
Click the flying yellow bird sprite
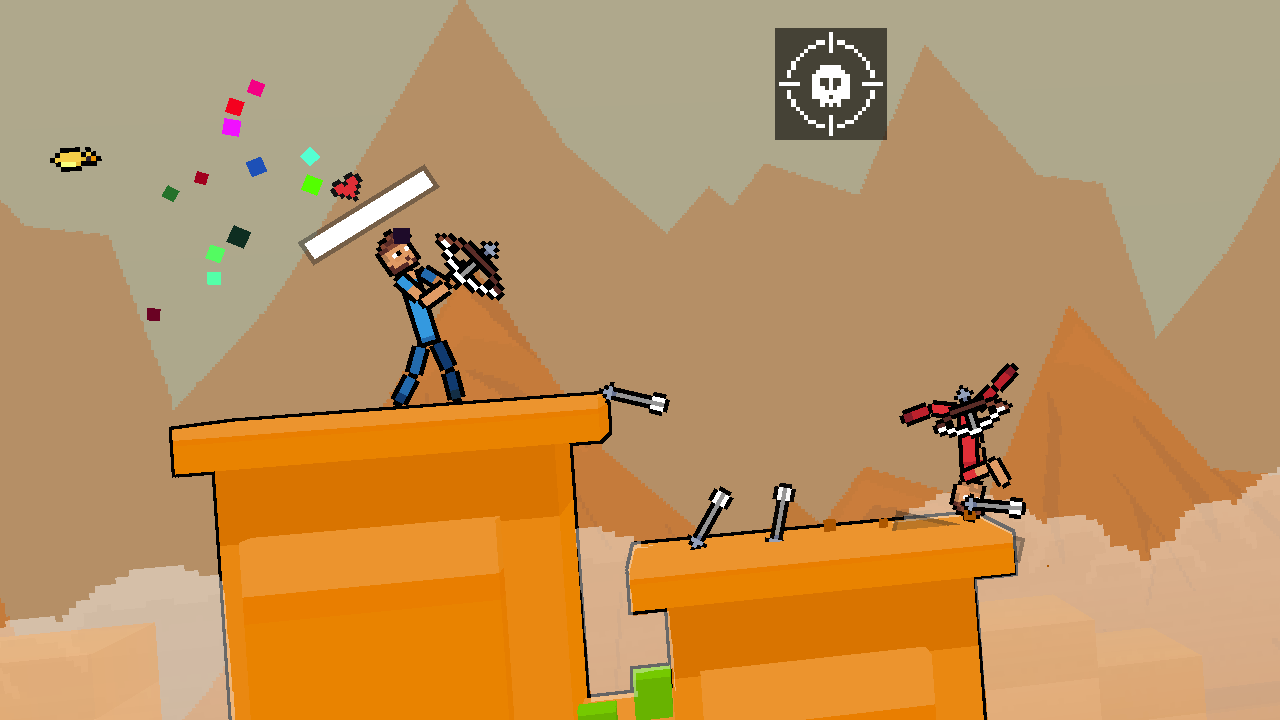(75, 157)
